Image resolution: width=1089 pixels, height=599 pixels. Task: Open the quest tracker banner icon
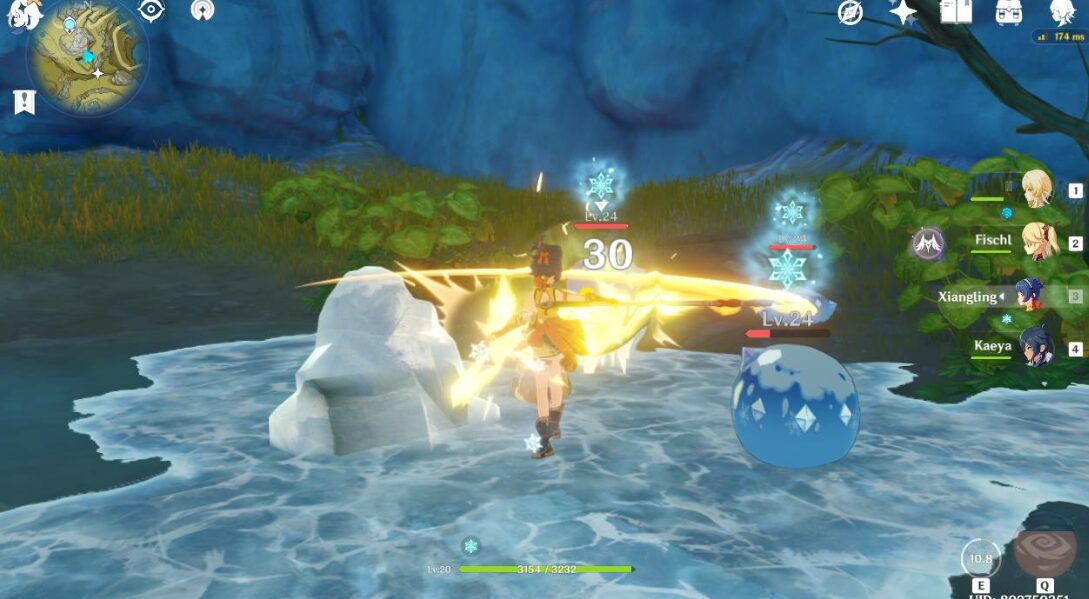24,101
